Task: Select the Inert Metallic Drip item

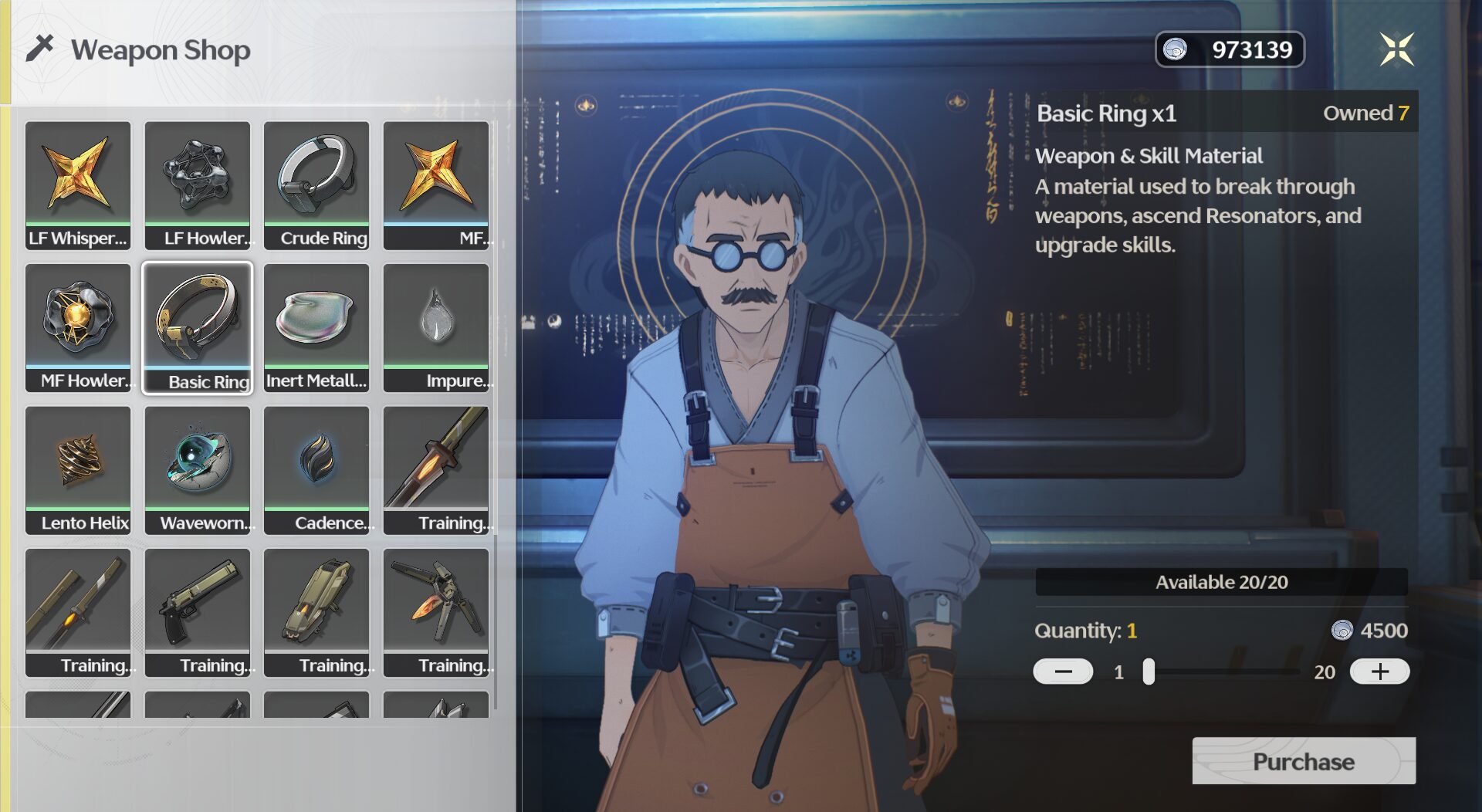Action: coord(316,327)
